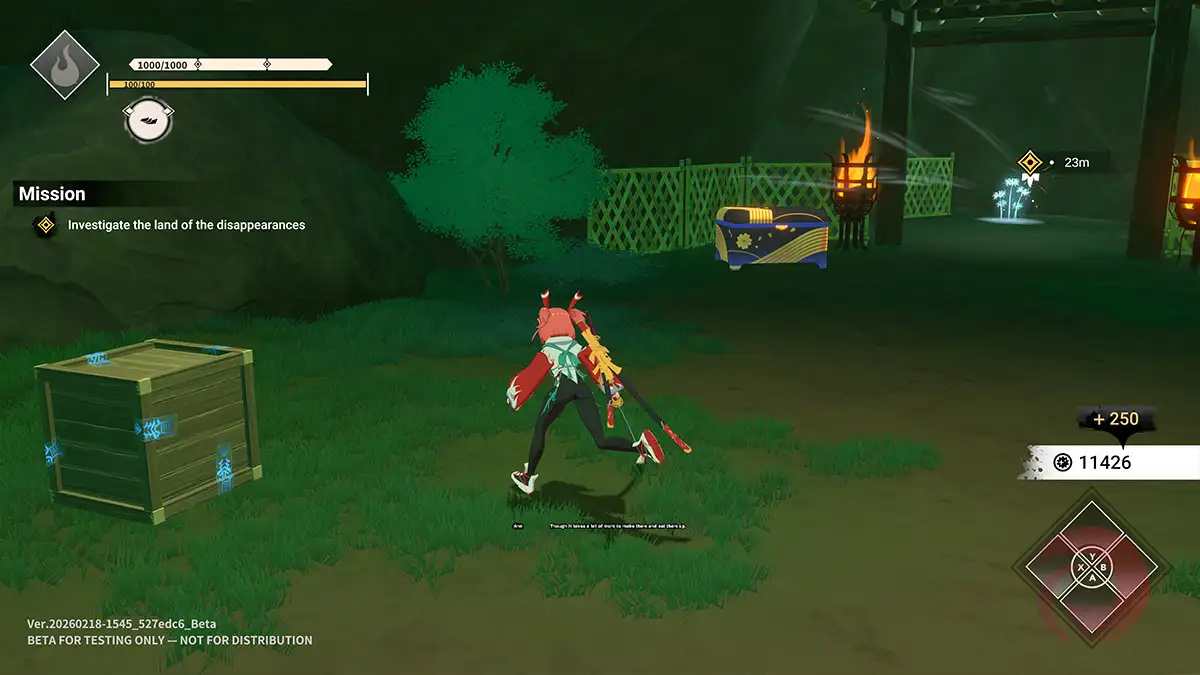
Task: Click the Mission tracker header
Action: pos(52,194)
